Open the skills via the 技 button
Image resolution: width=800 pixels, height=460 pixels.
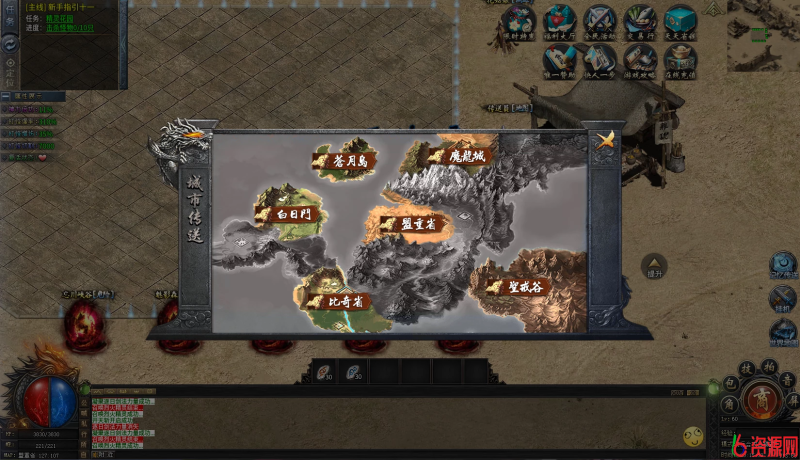(x=746, y=369)
